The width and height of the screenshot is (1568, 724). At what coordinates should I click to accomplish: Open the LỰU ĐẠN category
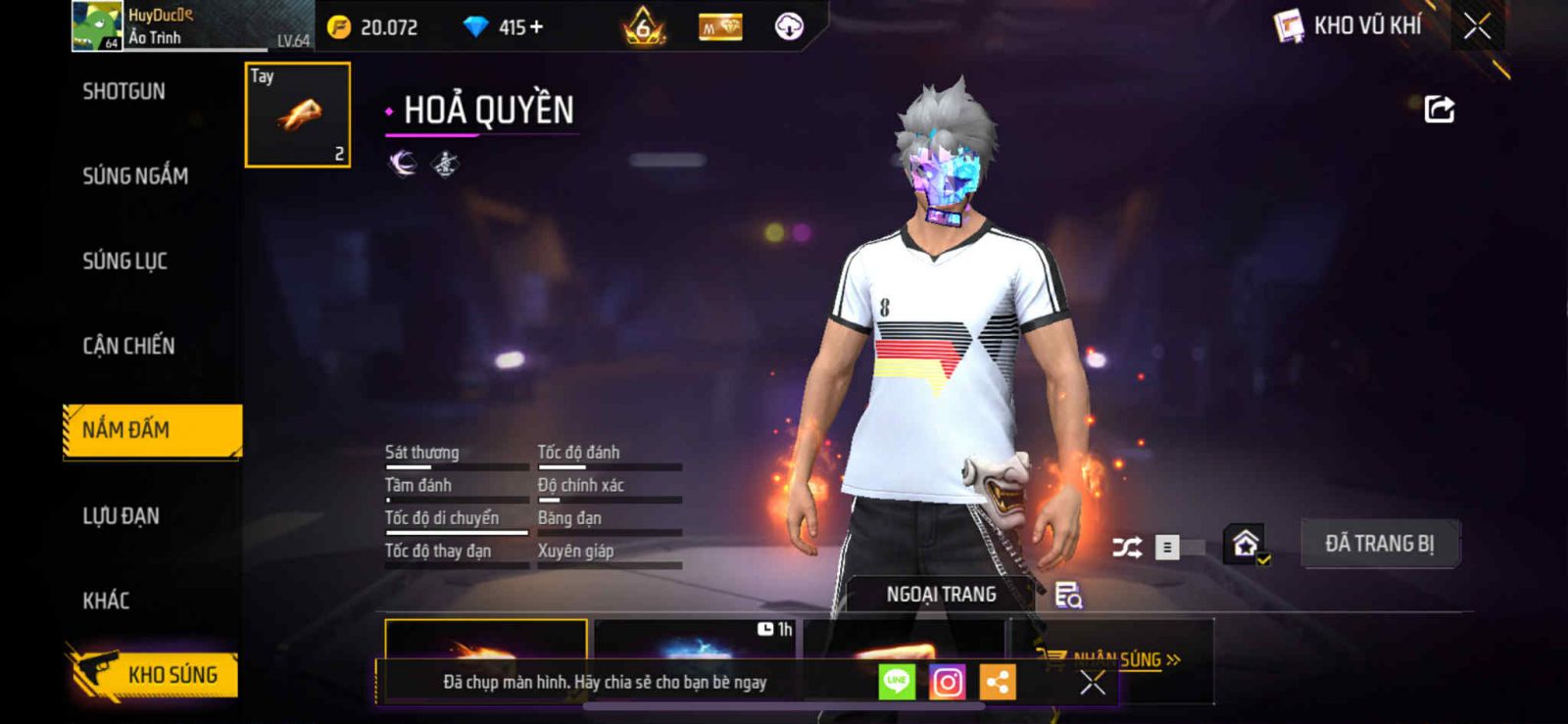pos(121,516)
